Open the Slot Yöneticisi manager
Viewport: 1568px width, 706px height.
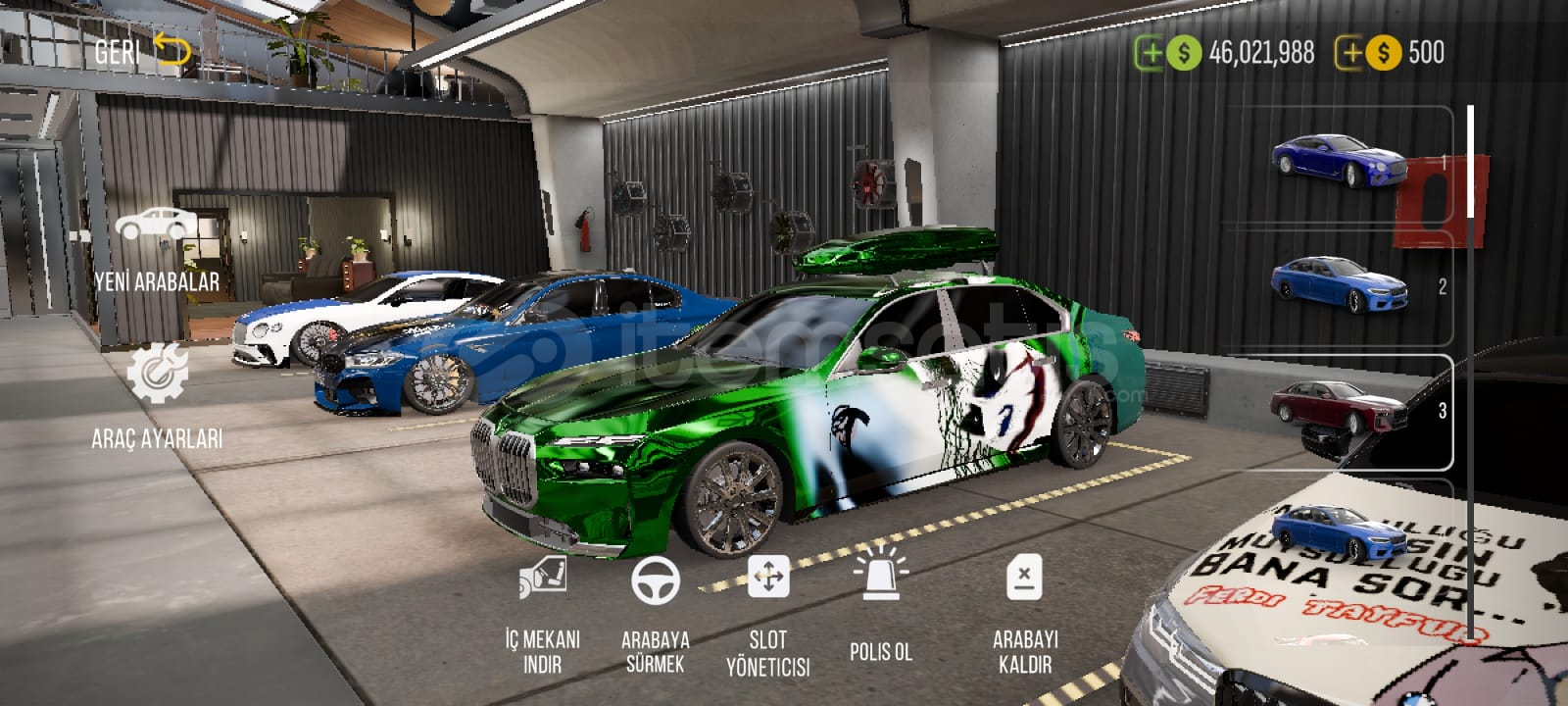tap(767, 615)
